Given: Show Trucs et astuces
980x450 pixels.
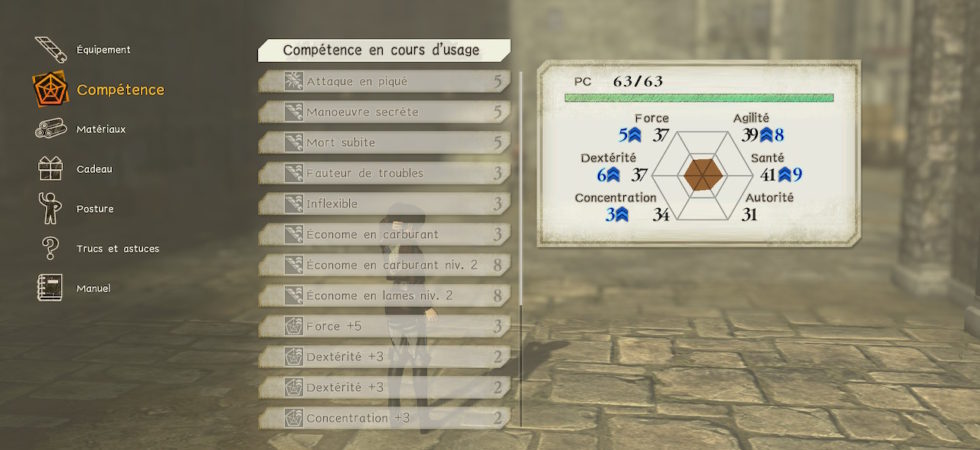Looking at the screenshot, I should pos(117,248).
